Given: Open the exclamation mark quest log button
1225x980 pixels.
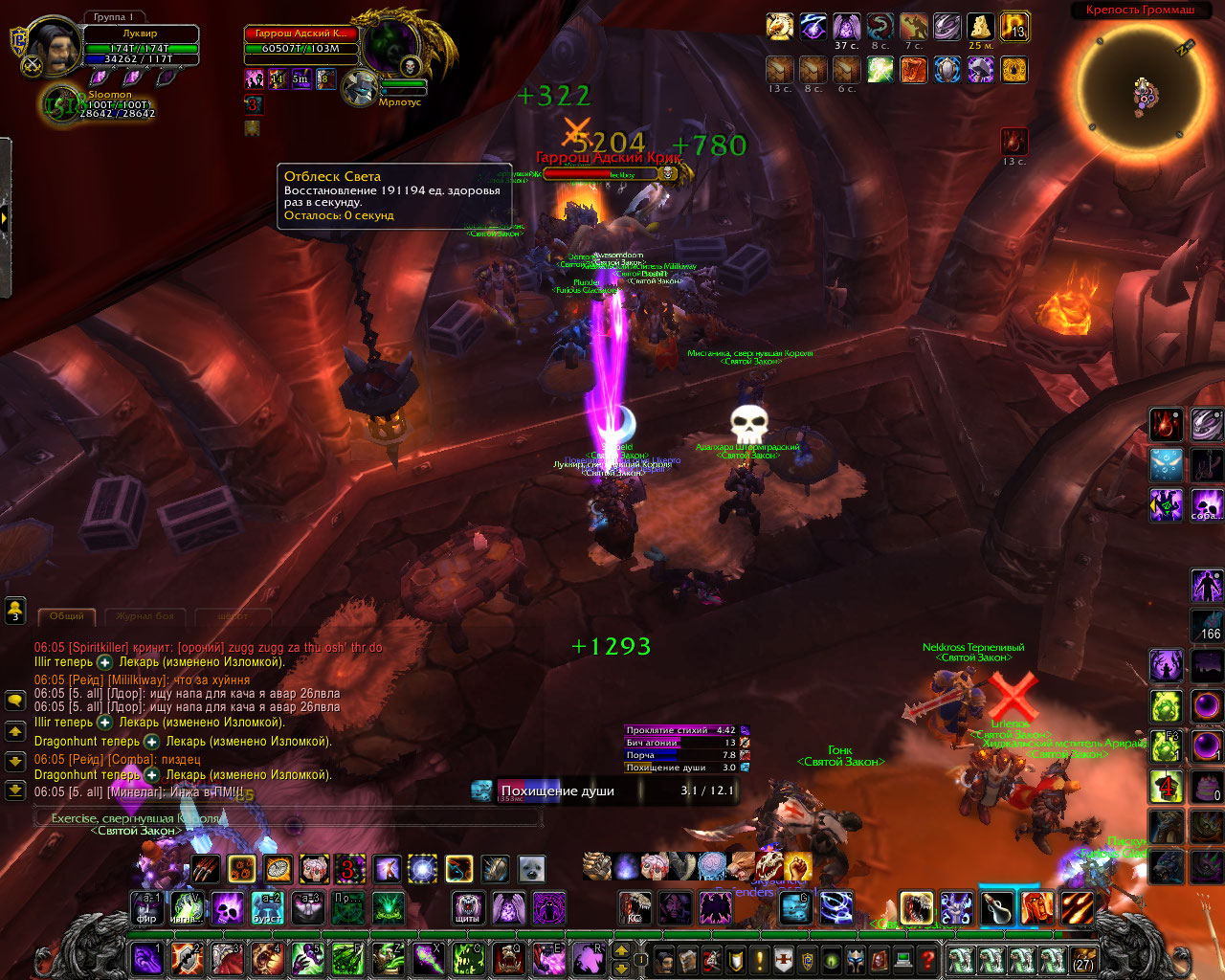Looking at the screenshot, I should point(760,959).
